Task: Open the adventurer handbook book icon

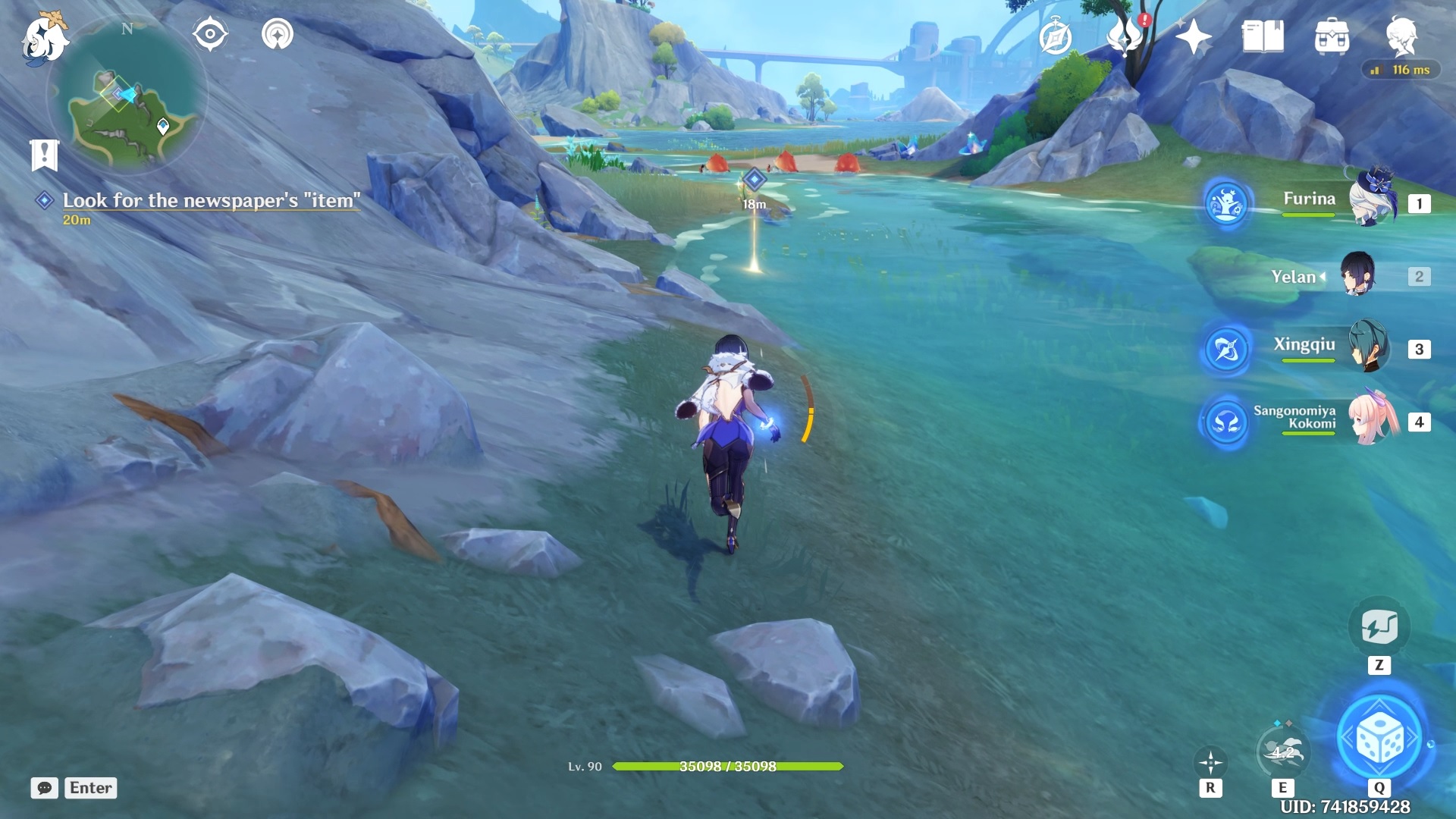Action: [1263, 36]
